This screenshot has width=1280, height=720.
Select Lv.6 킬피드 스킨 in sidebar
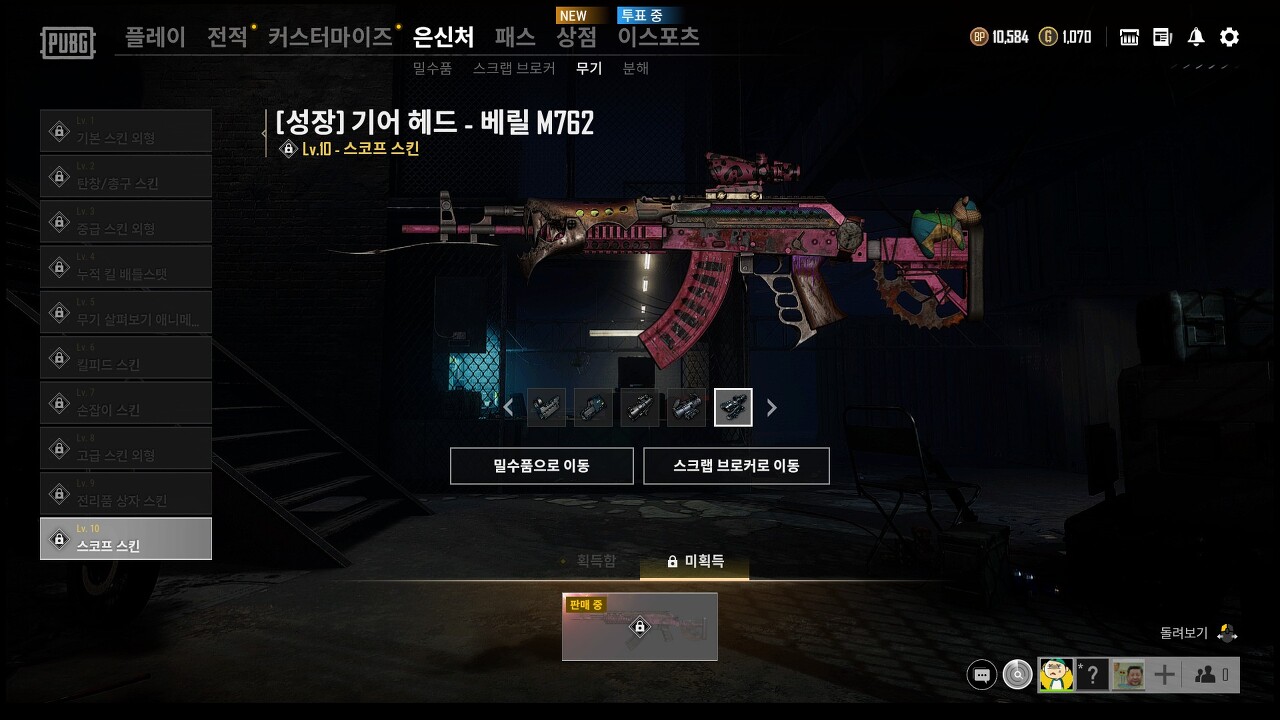pos(126,357)
